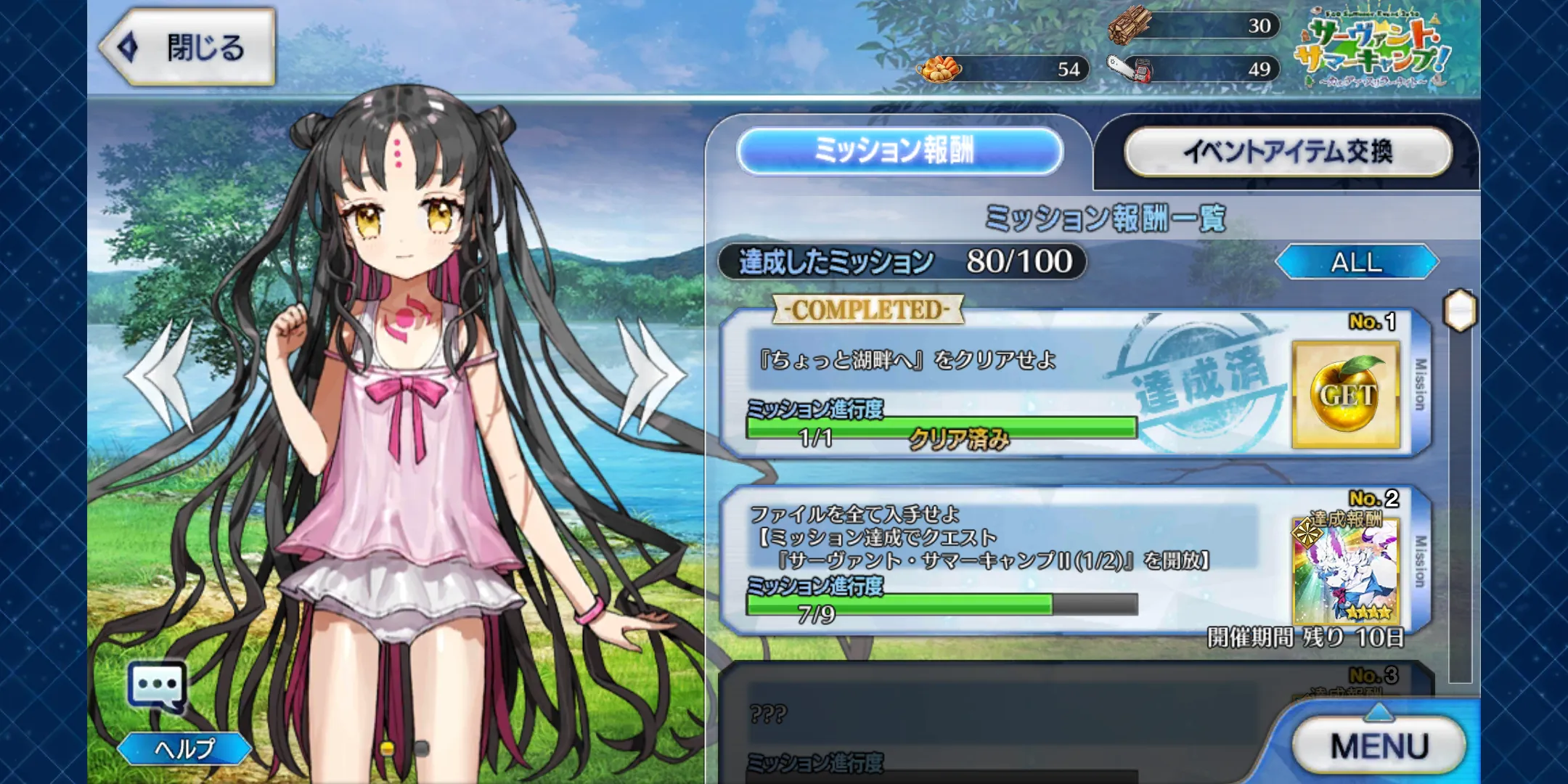The image size is (1568, 784).
Task: Tap the speech bubble dialogue icon
Action: (x=157, y=686)
